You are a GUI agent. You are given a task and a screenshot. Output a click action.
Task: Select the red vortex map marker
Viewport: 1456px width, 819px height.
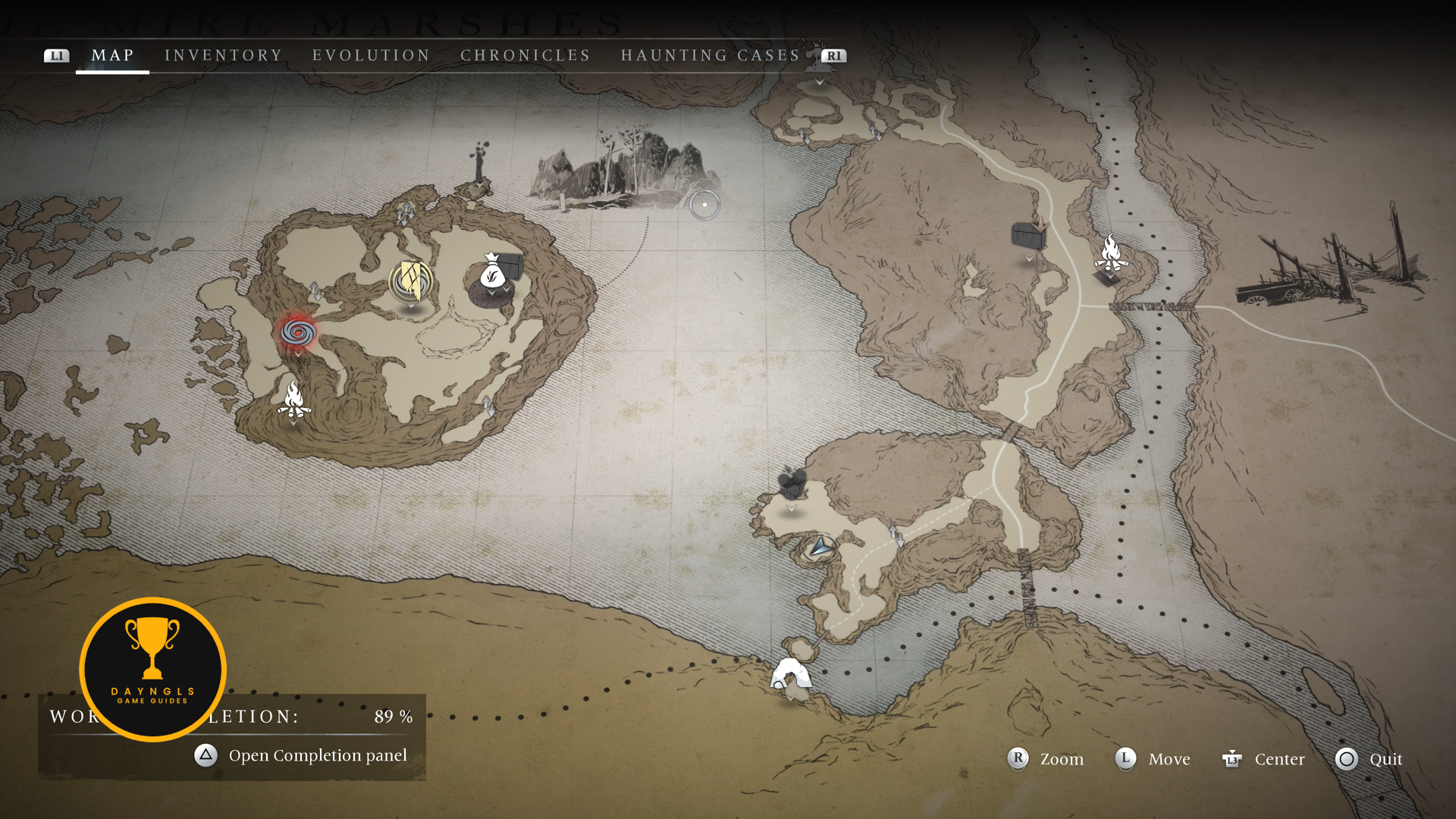point(297,331)
